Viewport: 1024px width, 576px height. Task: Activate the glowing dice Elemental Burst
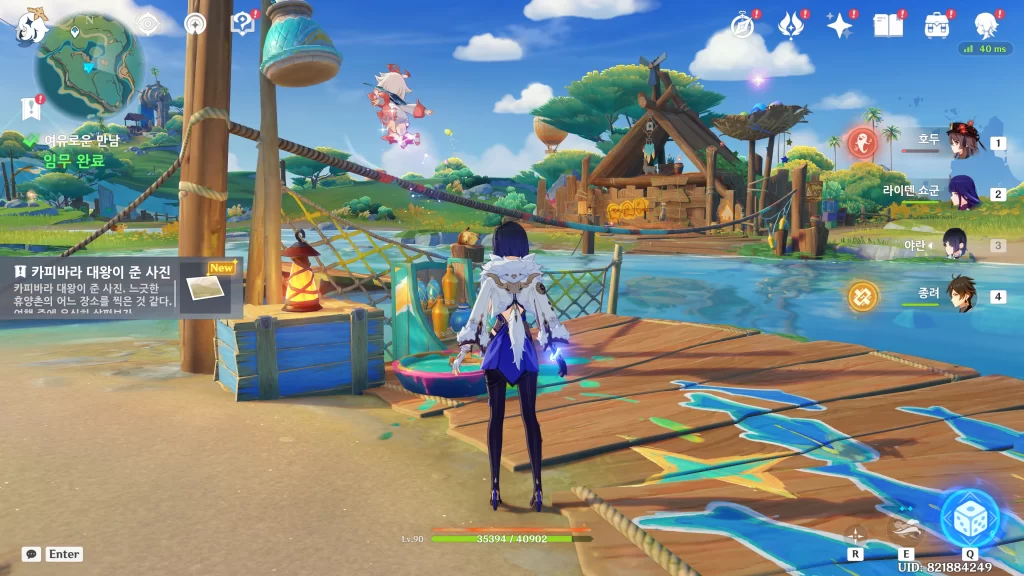point(969,518)
